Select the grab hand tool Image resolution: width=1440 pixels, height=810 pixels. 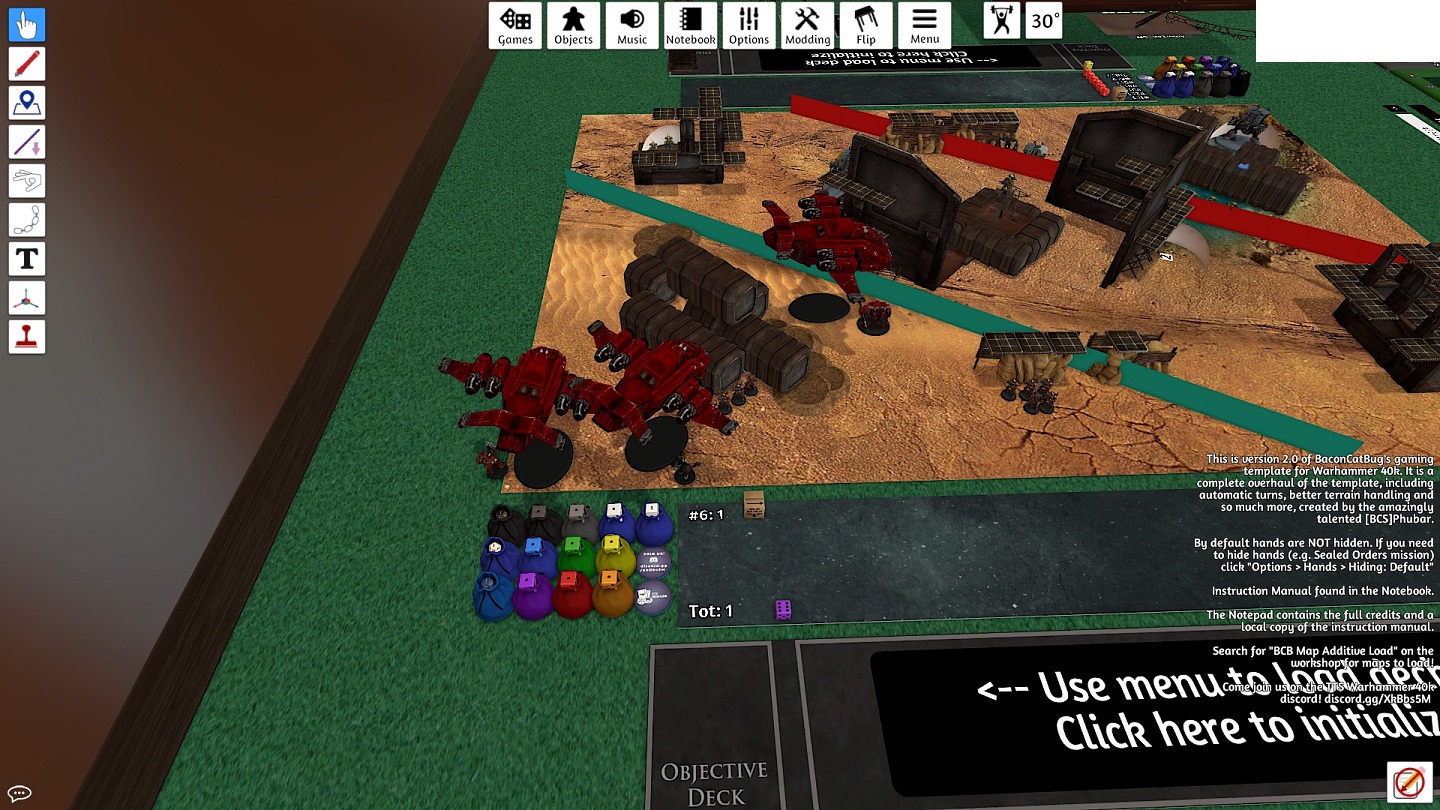[x=27, y=25]
